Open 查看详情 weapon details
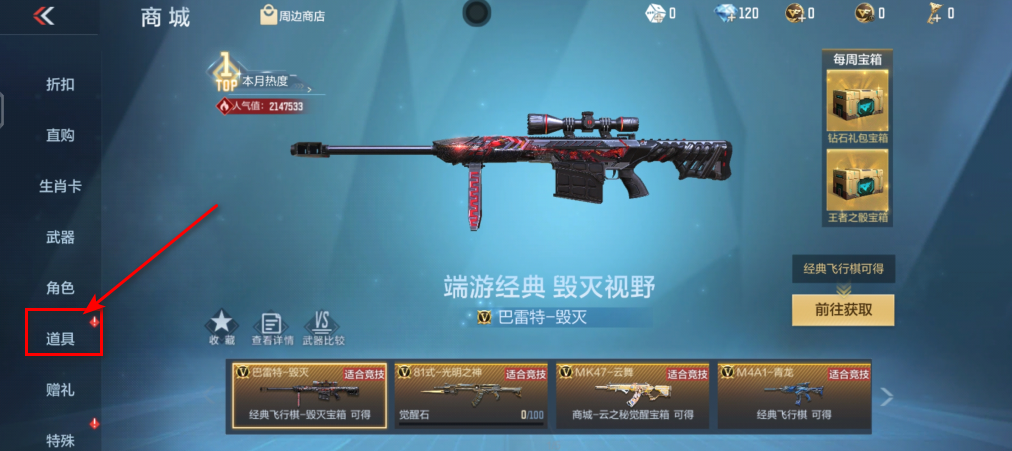1012x451 pixels. [272, 328]
